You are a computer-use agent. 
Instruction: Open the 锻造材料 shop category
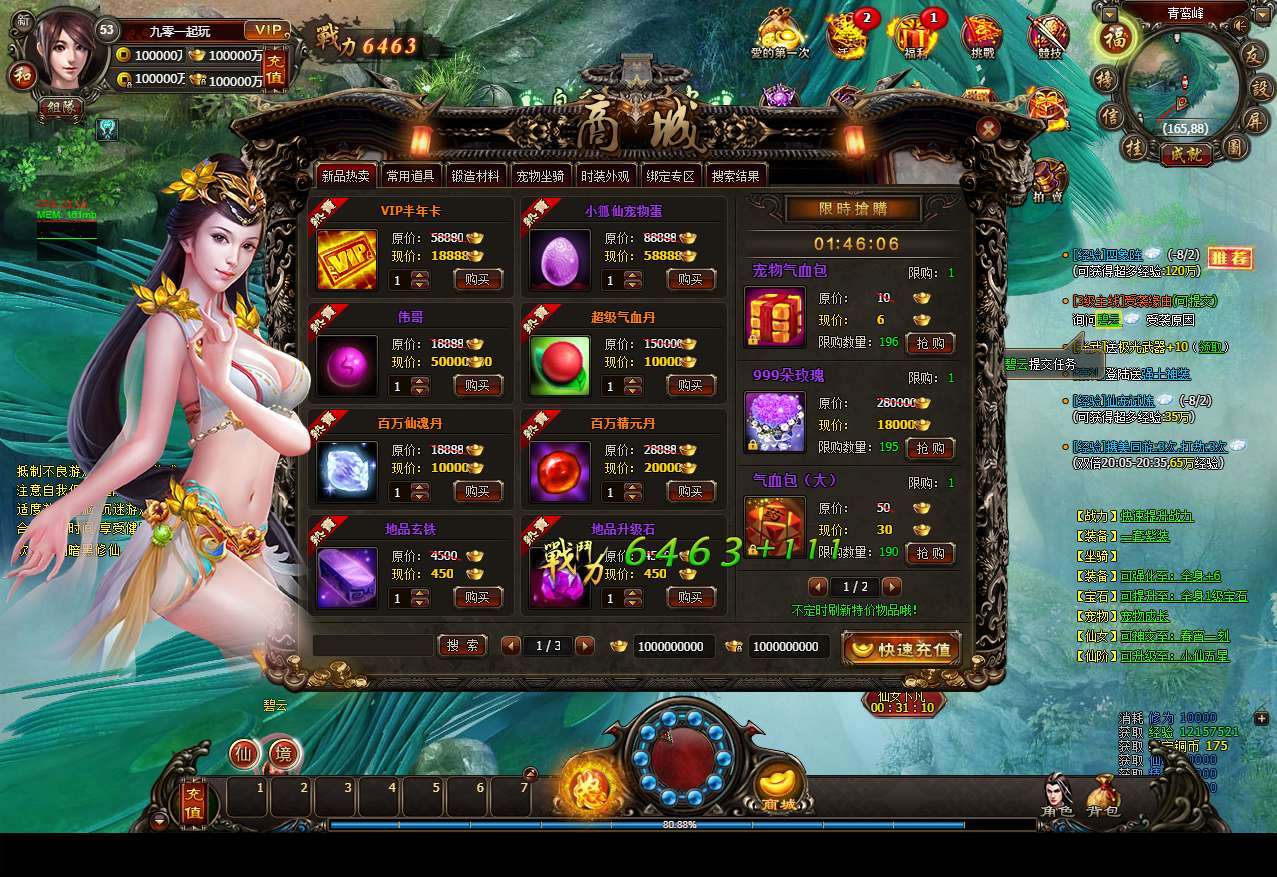[x=475, y=176]
